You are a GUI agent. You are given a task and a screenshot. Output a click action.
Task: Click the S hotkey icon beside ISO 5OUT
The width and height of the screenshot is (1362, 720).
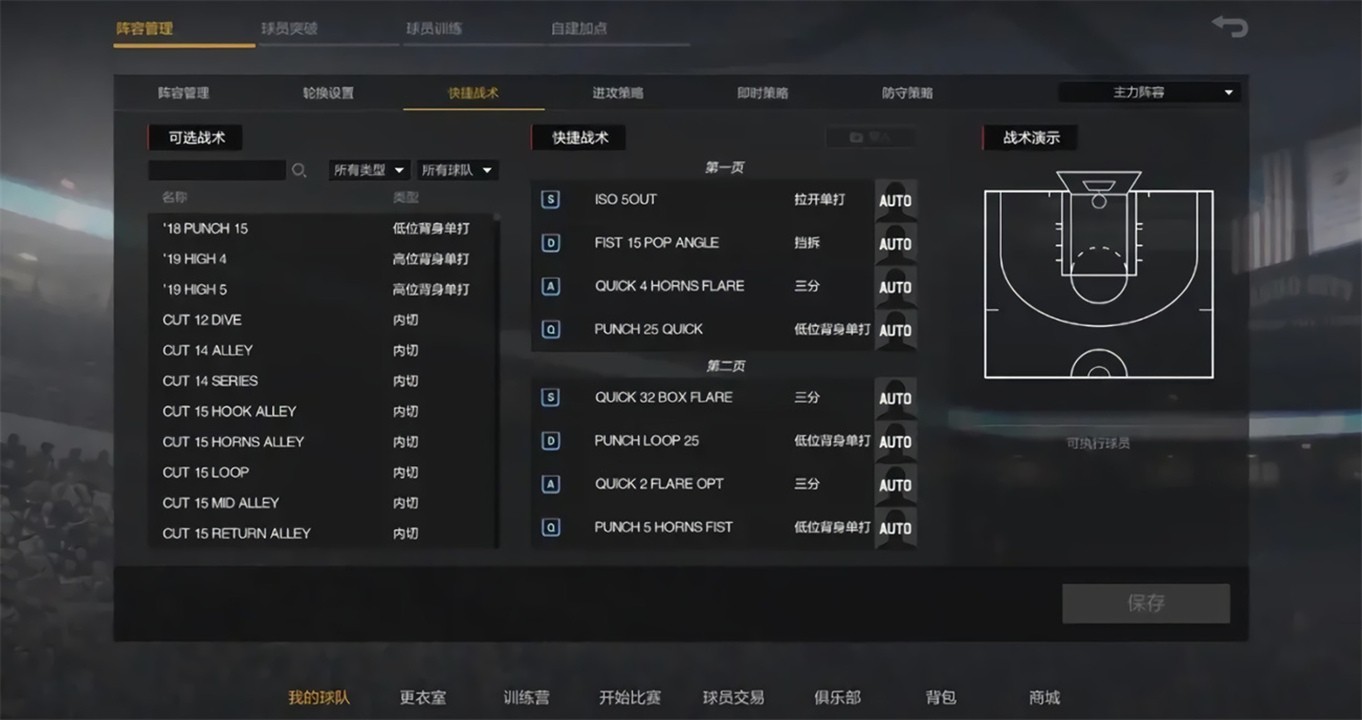point(551,199)
